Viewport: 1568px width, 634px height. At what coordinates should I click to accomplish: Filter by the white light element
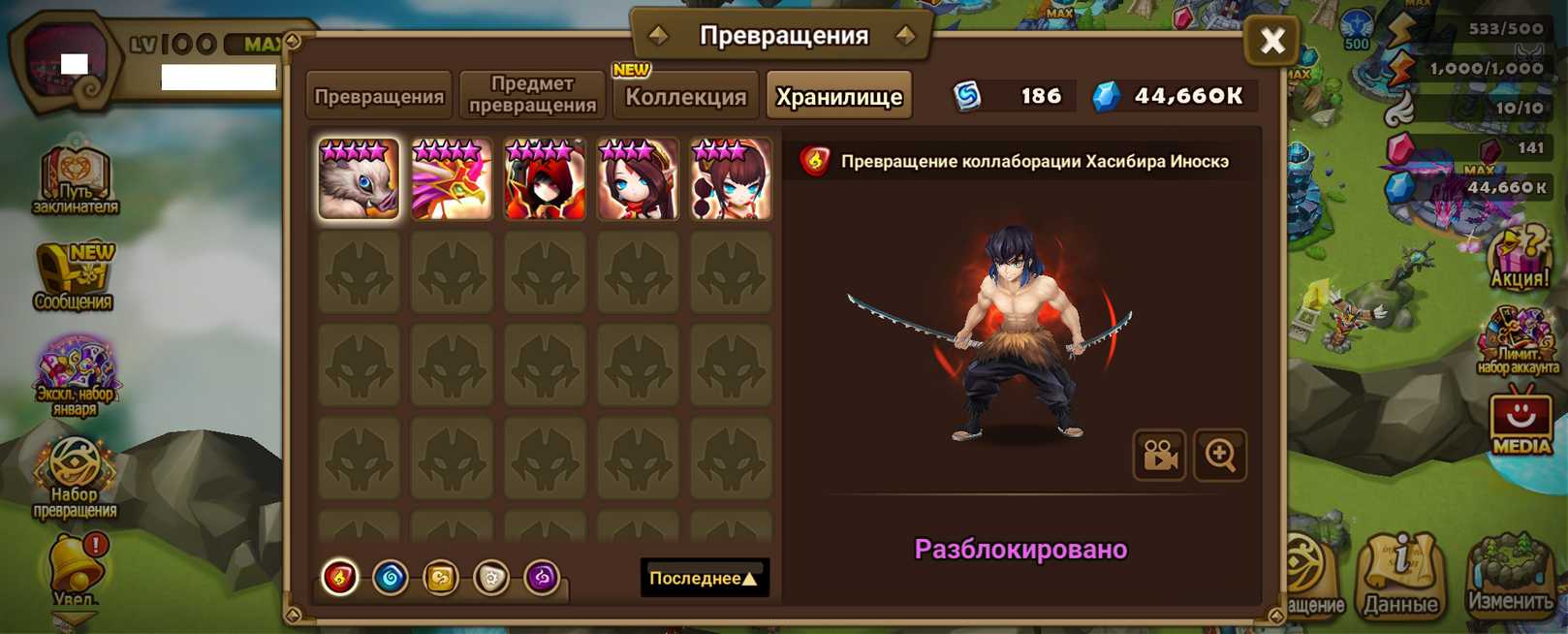point(491,578)
